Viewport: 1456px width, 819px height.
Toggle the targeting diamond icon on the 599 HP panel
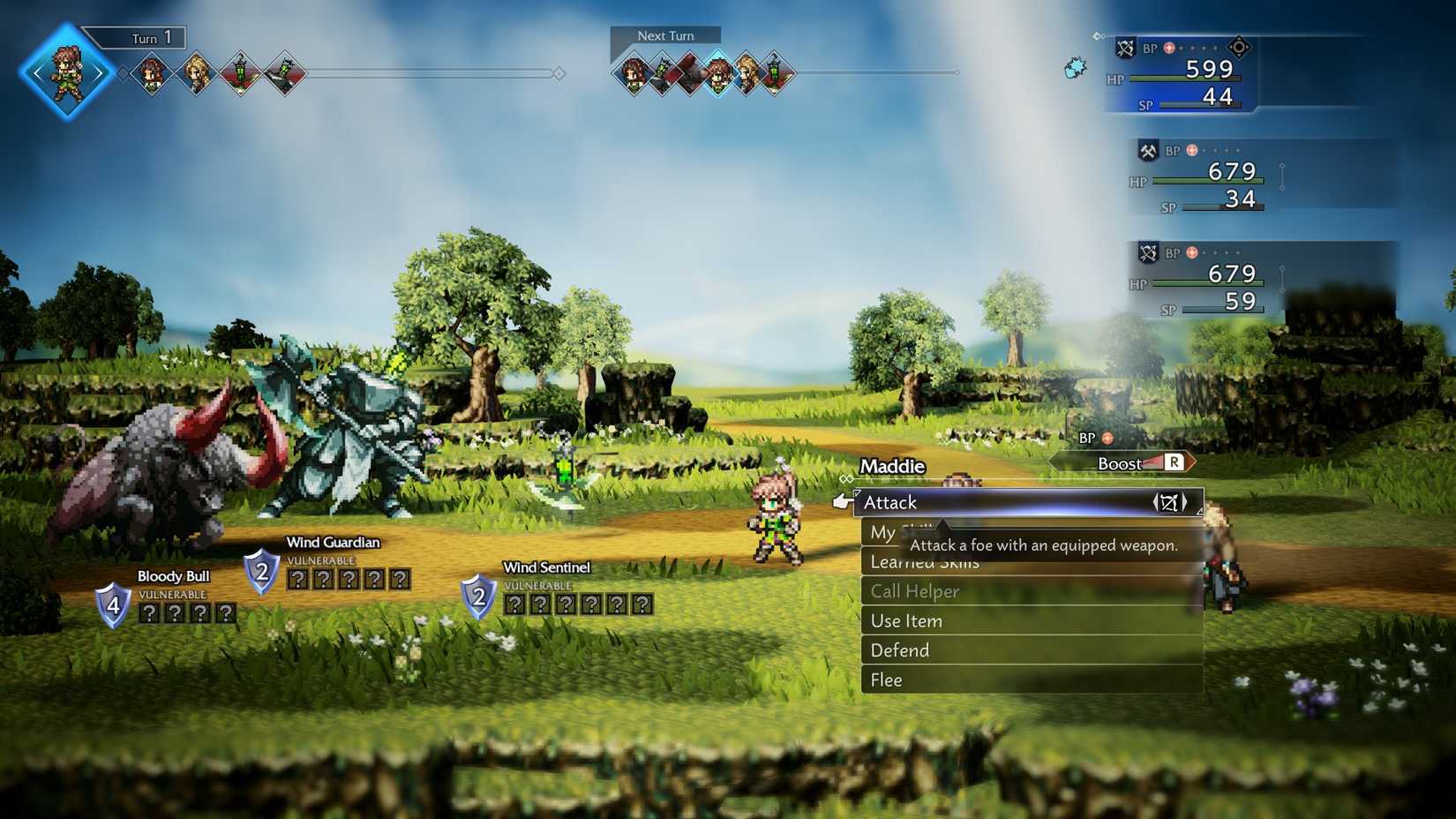coord(1238,48)
